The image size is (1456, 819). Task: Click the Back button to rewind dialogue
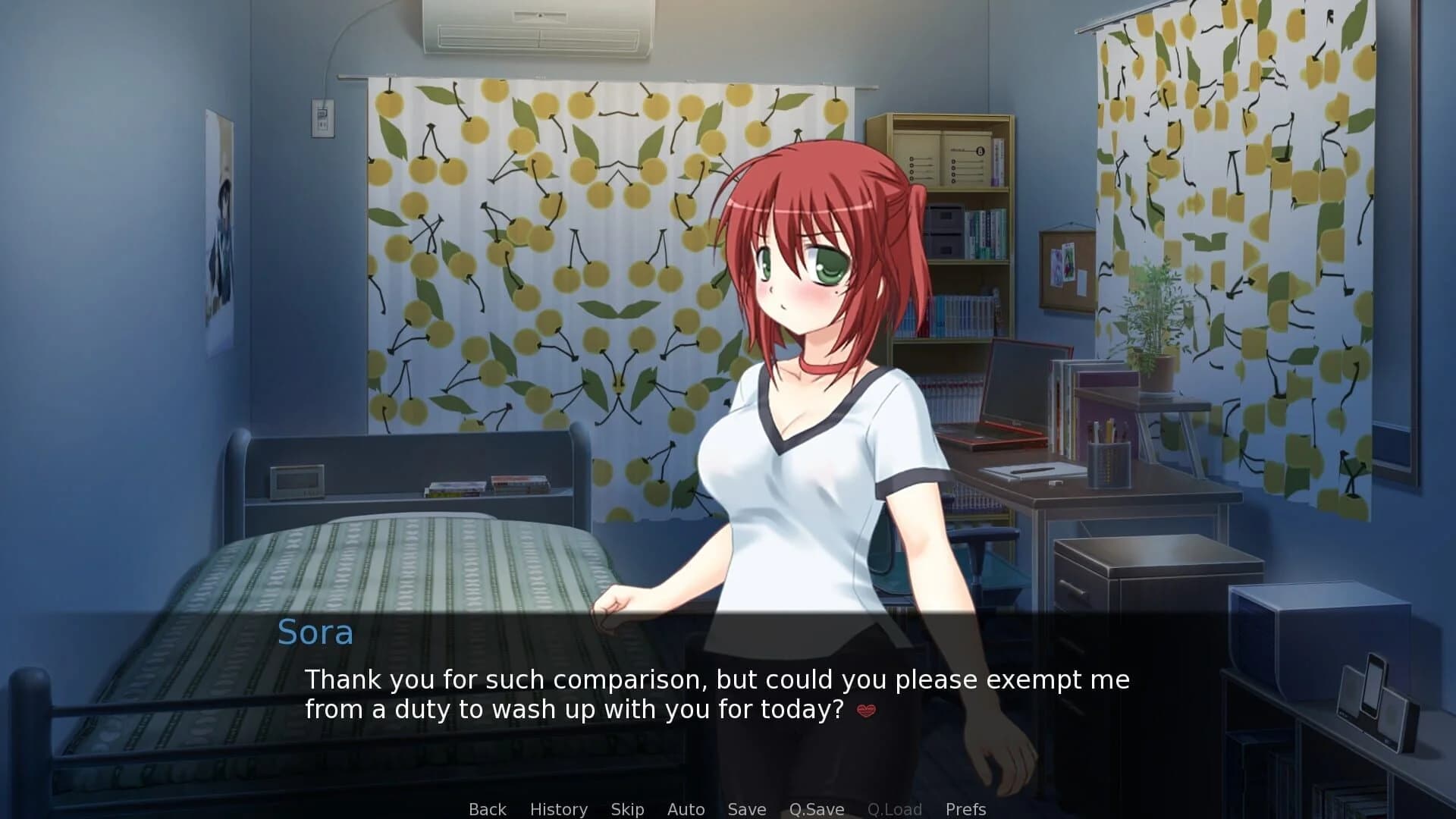tap(487, 808)
